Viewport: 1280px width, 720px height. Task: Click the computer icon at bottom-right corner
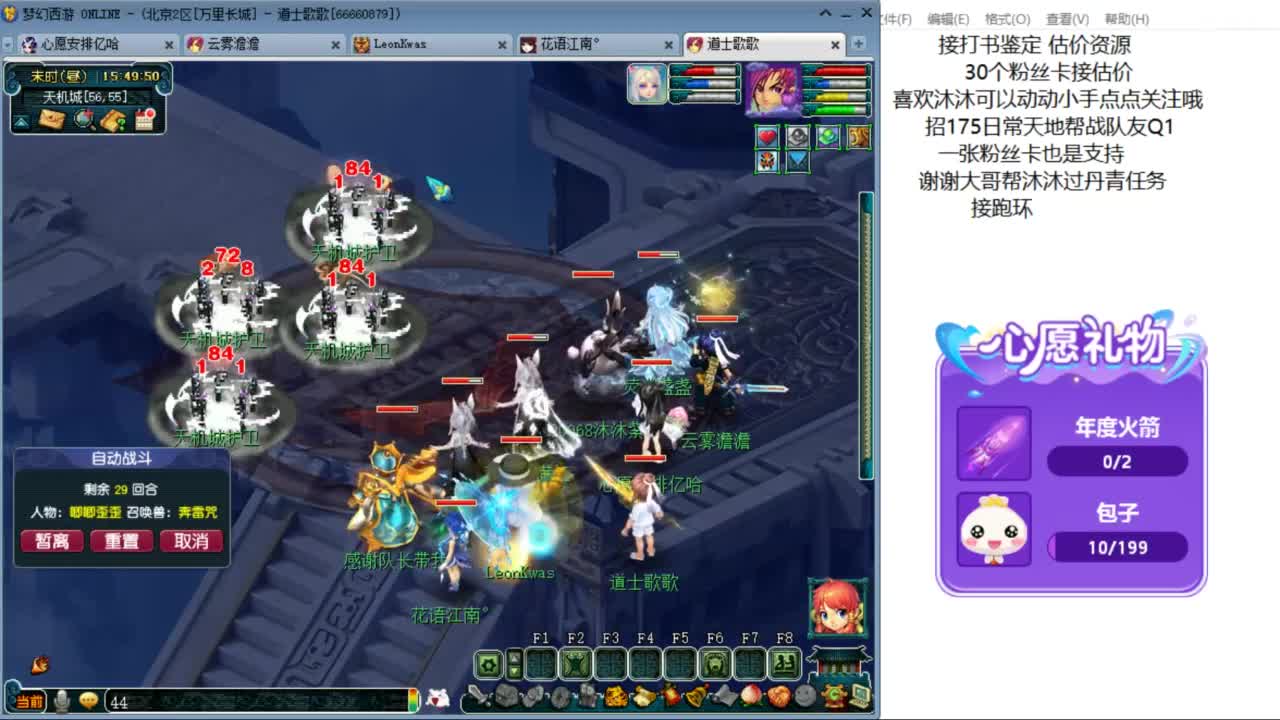[x=858, y=697]
